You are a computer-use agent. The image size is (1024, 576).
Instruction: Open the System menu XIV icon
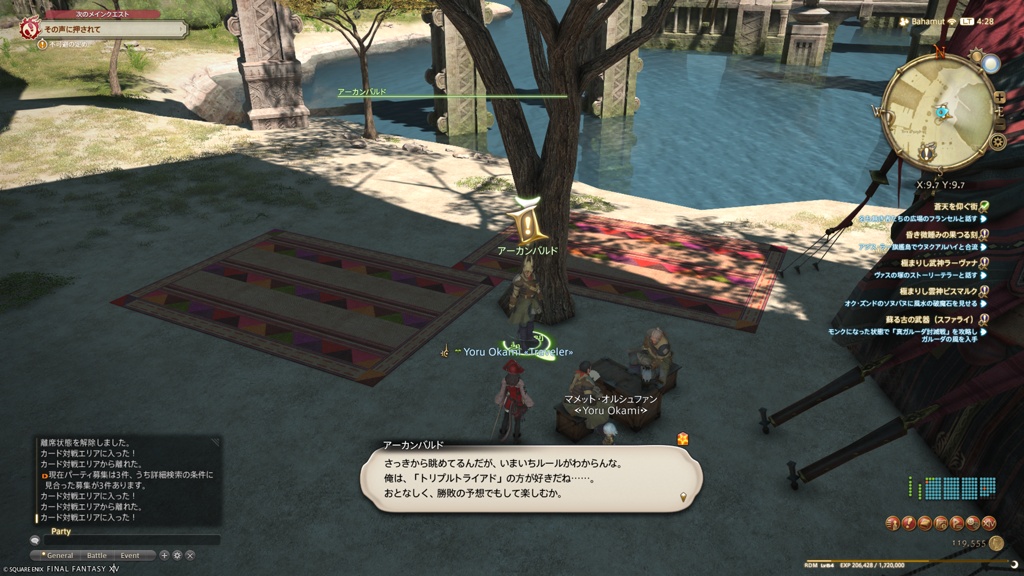pos(989,523)
